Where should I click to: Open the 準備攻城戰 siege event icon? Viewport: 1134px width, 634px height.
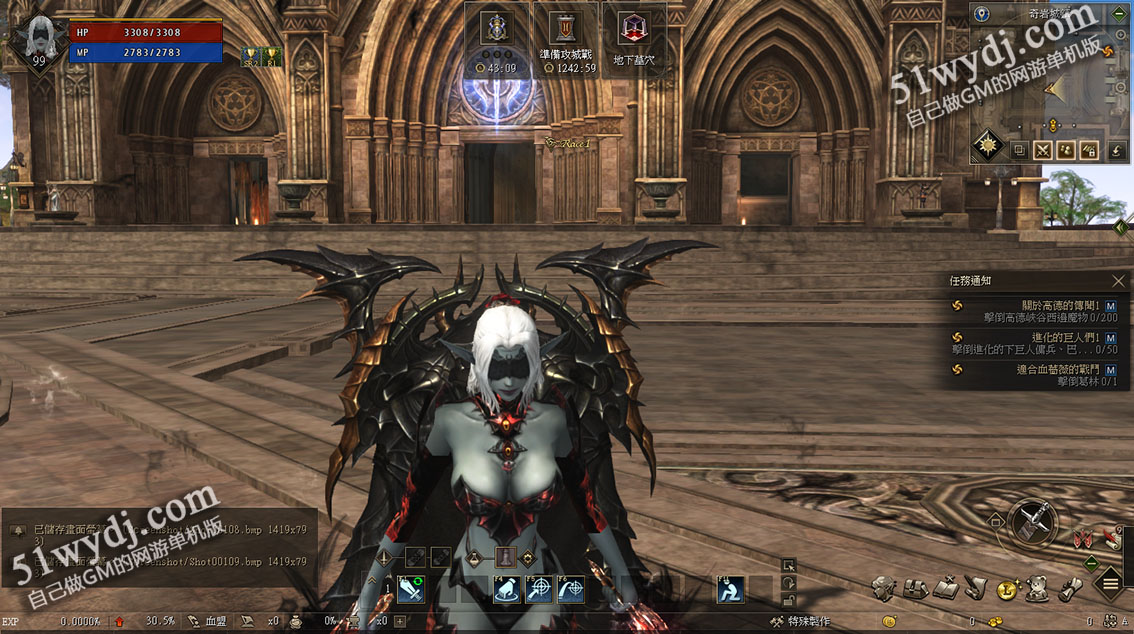567,40
